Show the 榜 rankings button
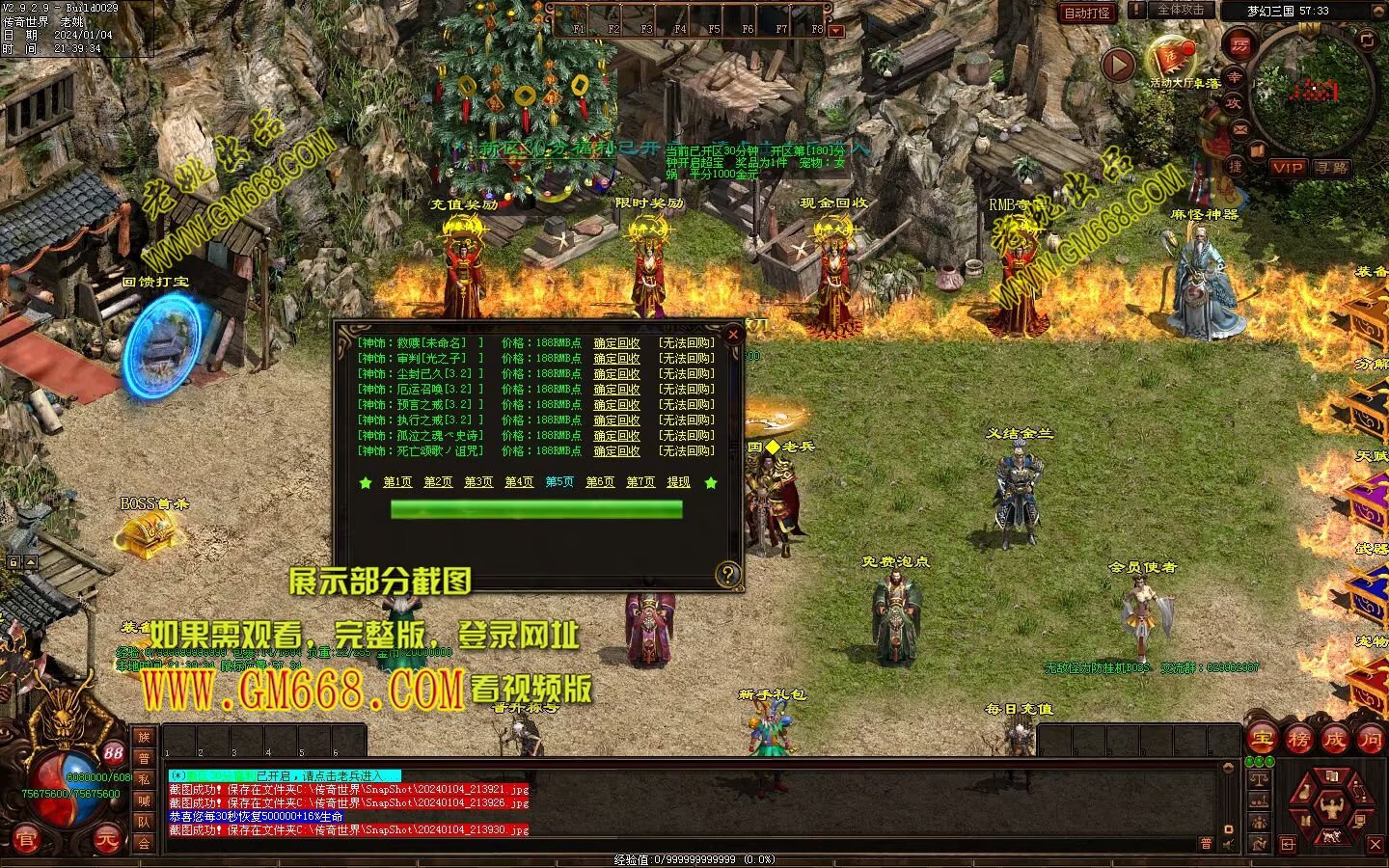This screenshot has height=868, width=1389. click(x=1298, y=739)
